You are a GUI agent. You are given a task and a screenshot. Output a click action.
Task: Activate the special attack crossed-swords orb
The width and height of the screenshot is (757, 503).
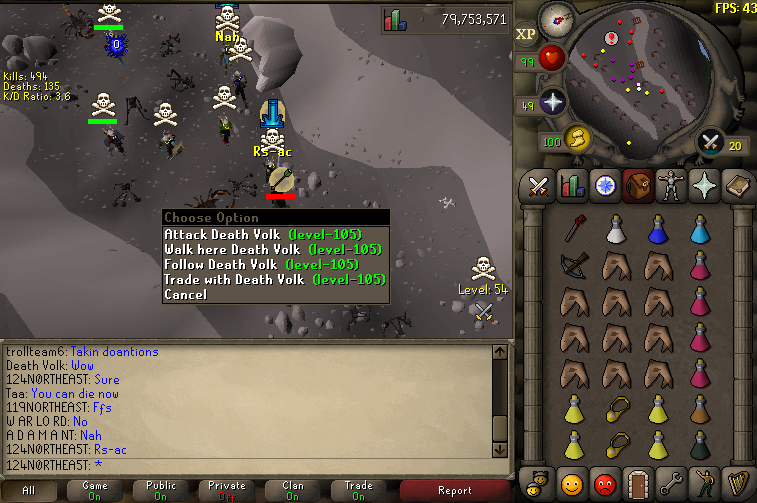712,142
